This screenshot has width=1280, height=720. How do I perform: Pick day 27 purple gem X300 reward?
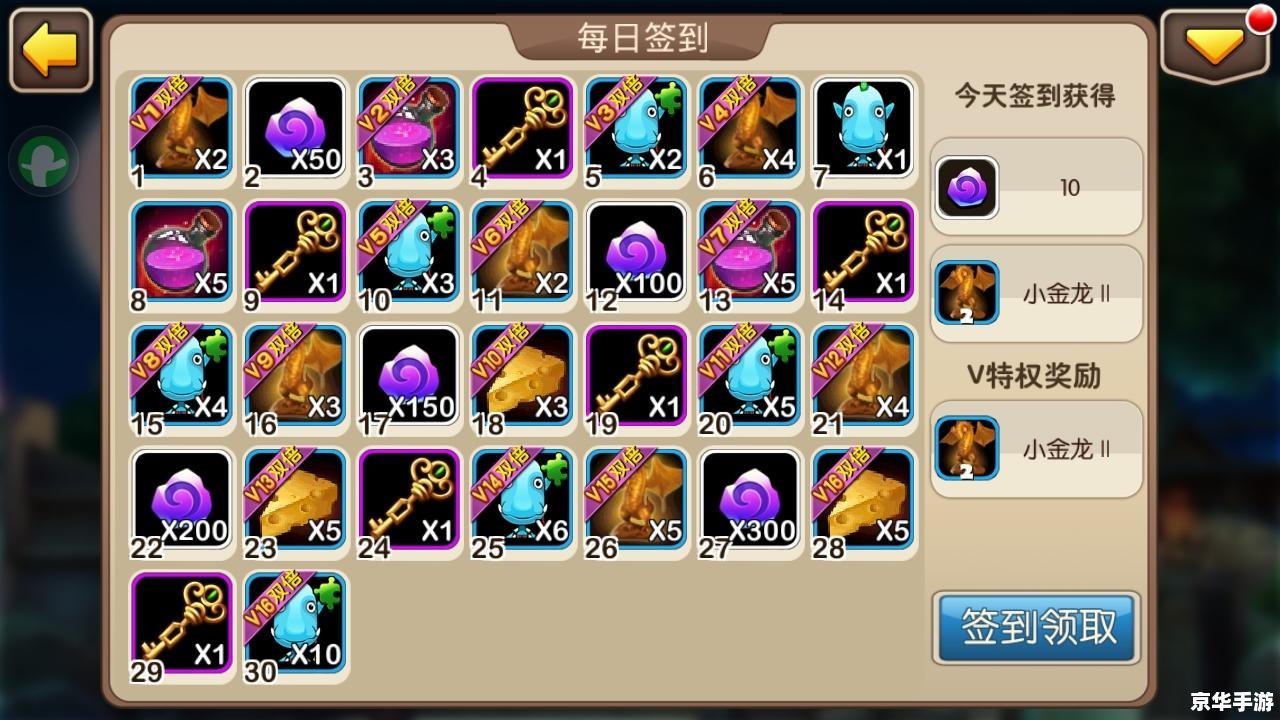coord(750,501)
